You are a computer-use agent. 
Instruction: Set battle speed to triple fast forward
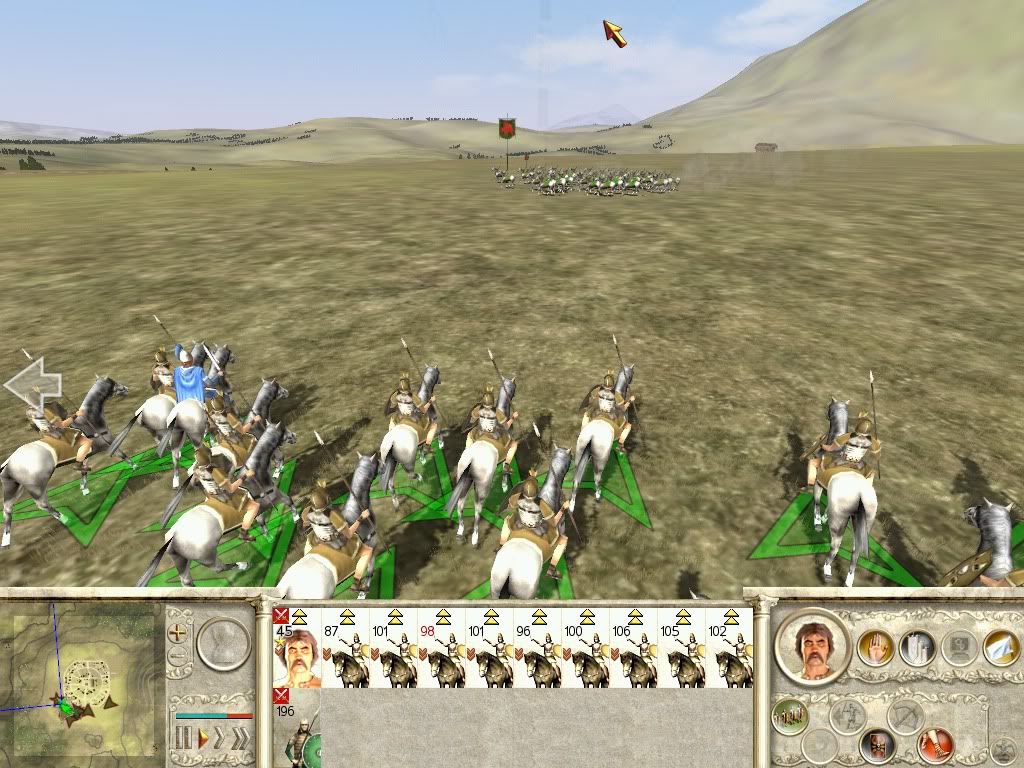241,740
